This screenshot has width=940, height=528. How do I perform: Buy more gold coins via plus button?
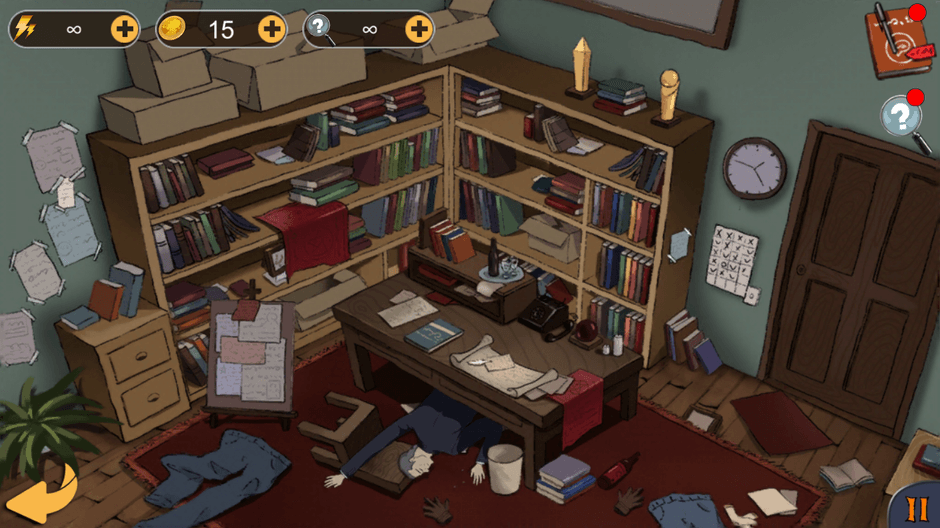coord(272,29)
